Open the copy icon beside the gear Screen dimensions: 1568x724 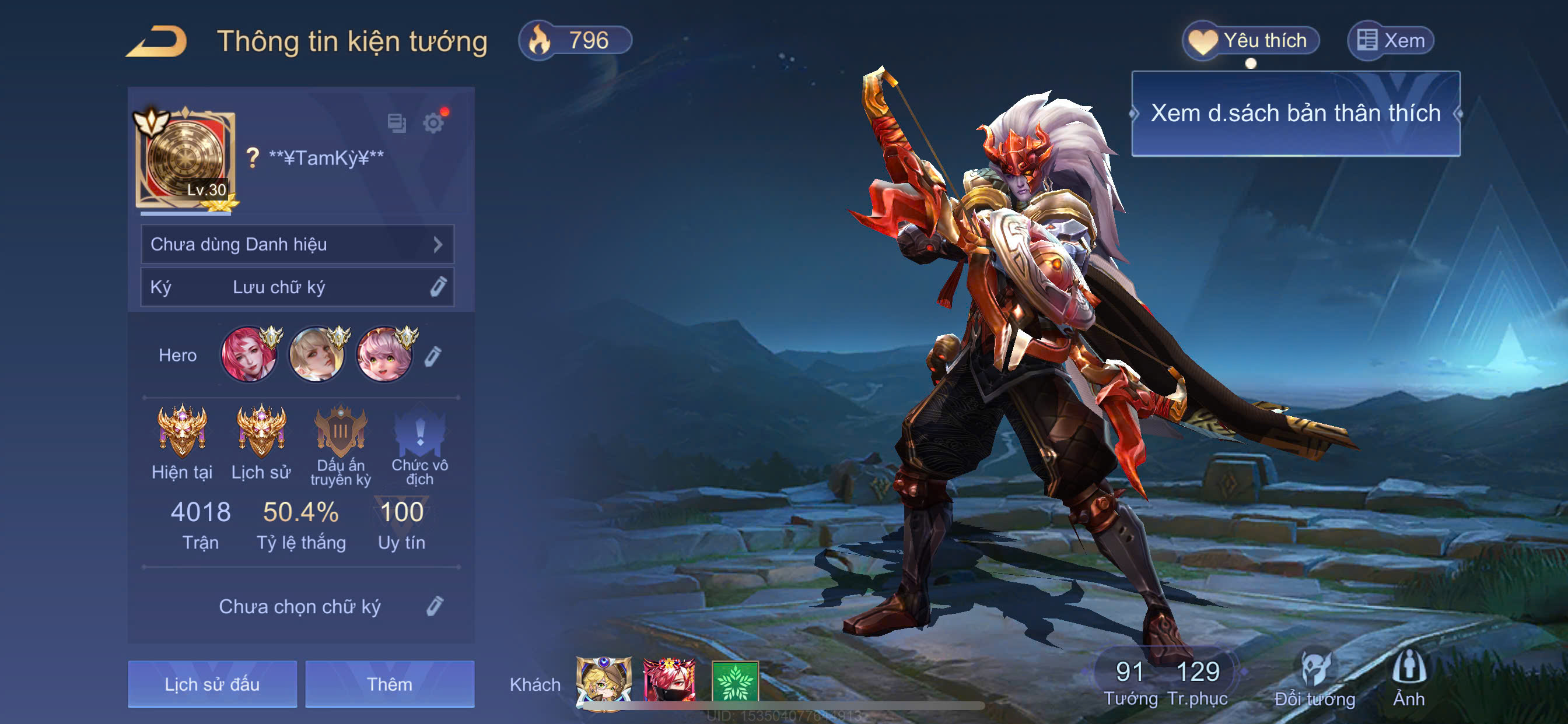(397, 124)
